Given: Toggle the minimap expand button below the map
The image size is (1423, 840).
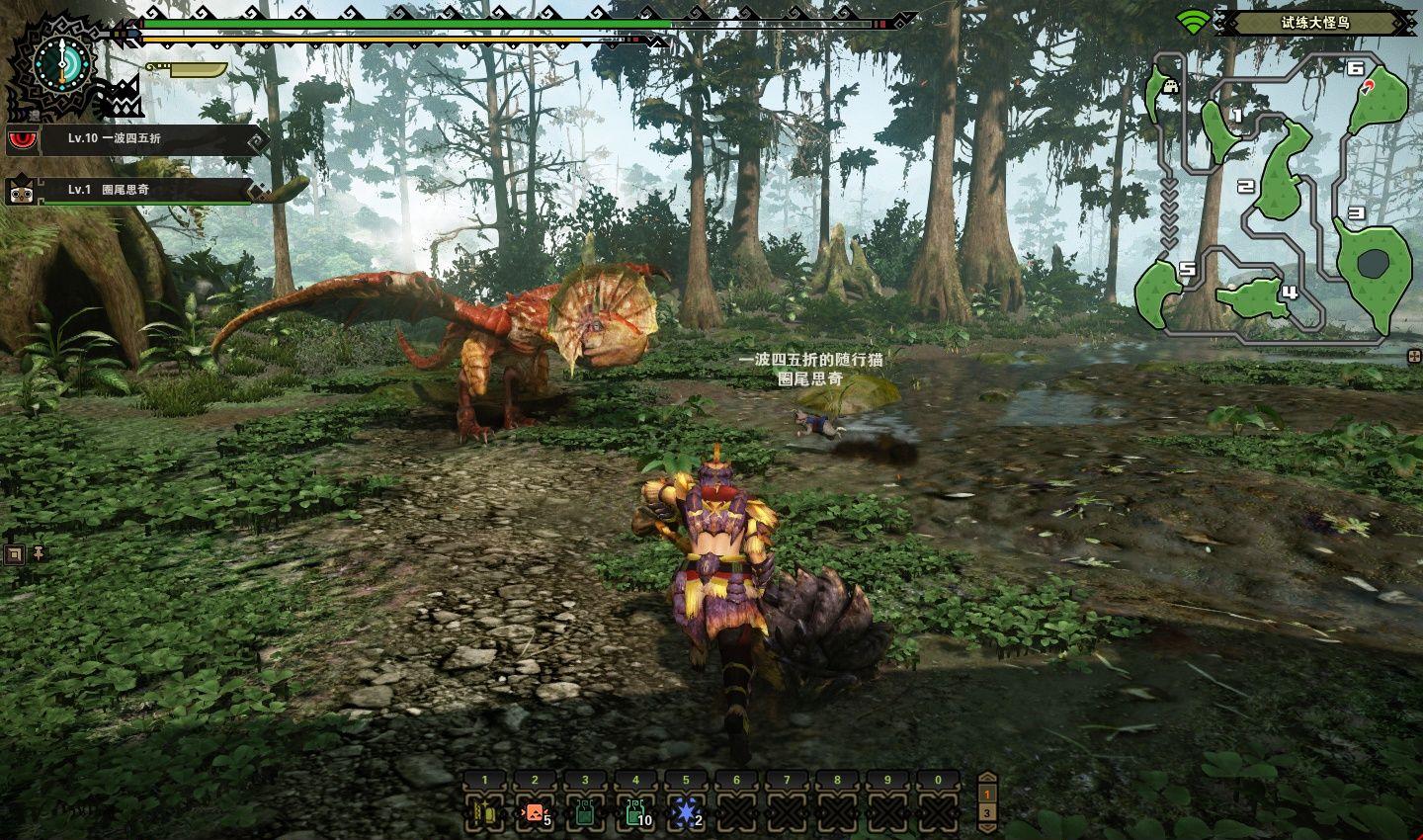Looking at the screenshot, I should pos(1414,356).
